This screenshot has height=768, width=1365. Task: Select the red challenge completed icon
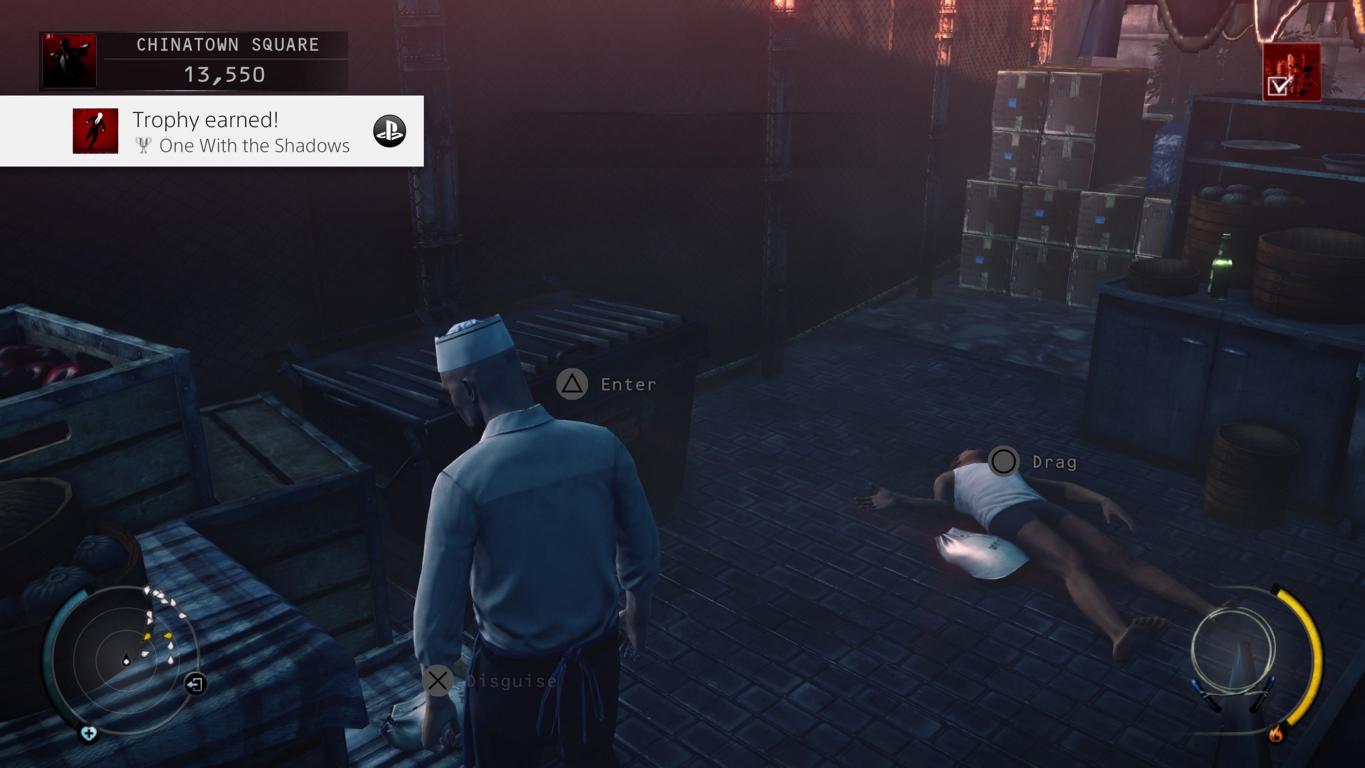1291,72
